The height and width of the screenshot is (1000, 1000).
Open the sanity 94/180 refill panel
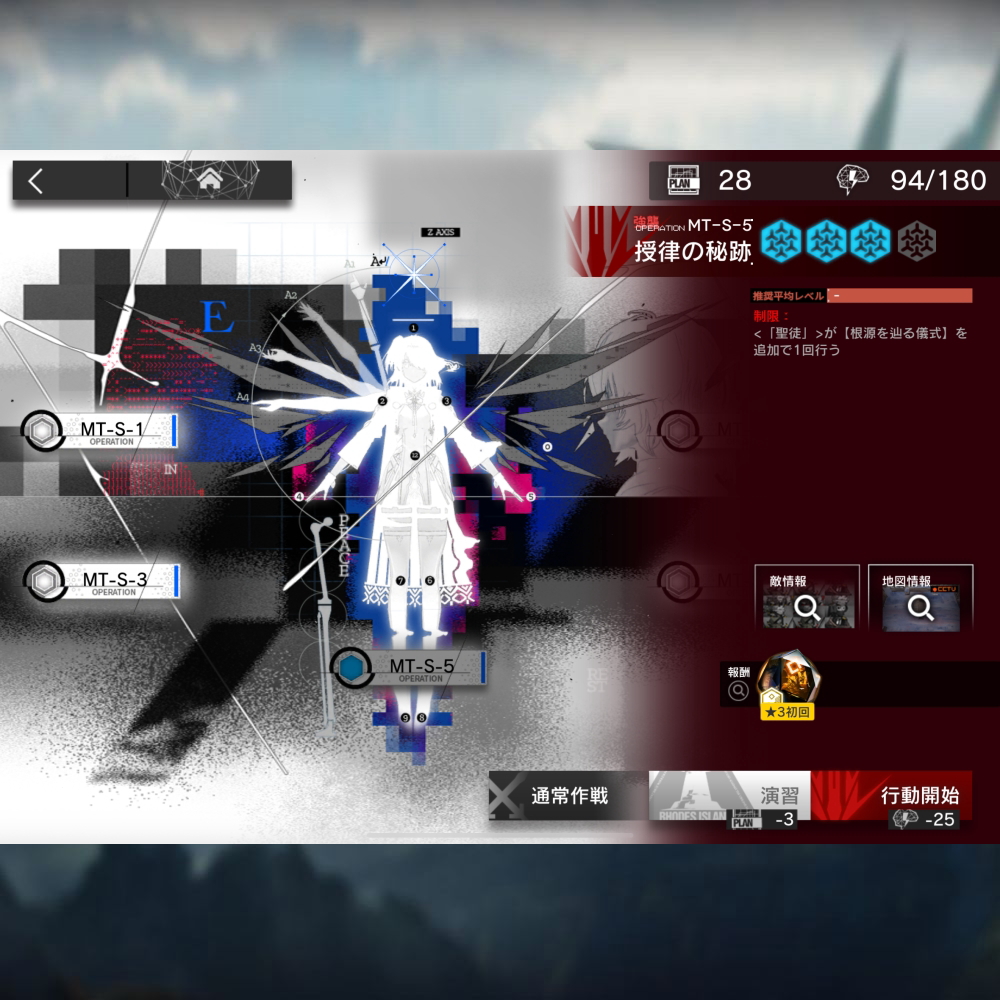tap(912, 181)
